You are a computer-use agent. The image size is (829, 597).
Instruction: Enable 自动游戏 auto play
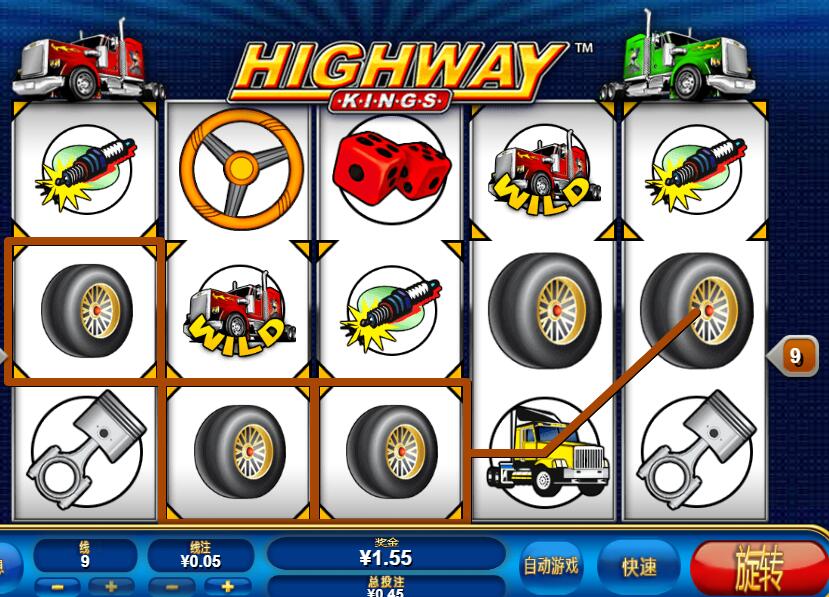pyautogui.click(x=551, y=566)
